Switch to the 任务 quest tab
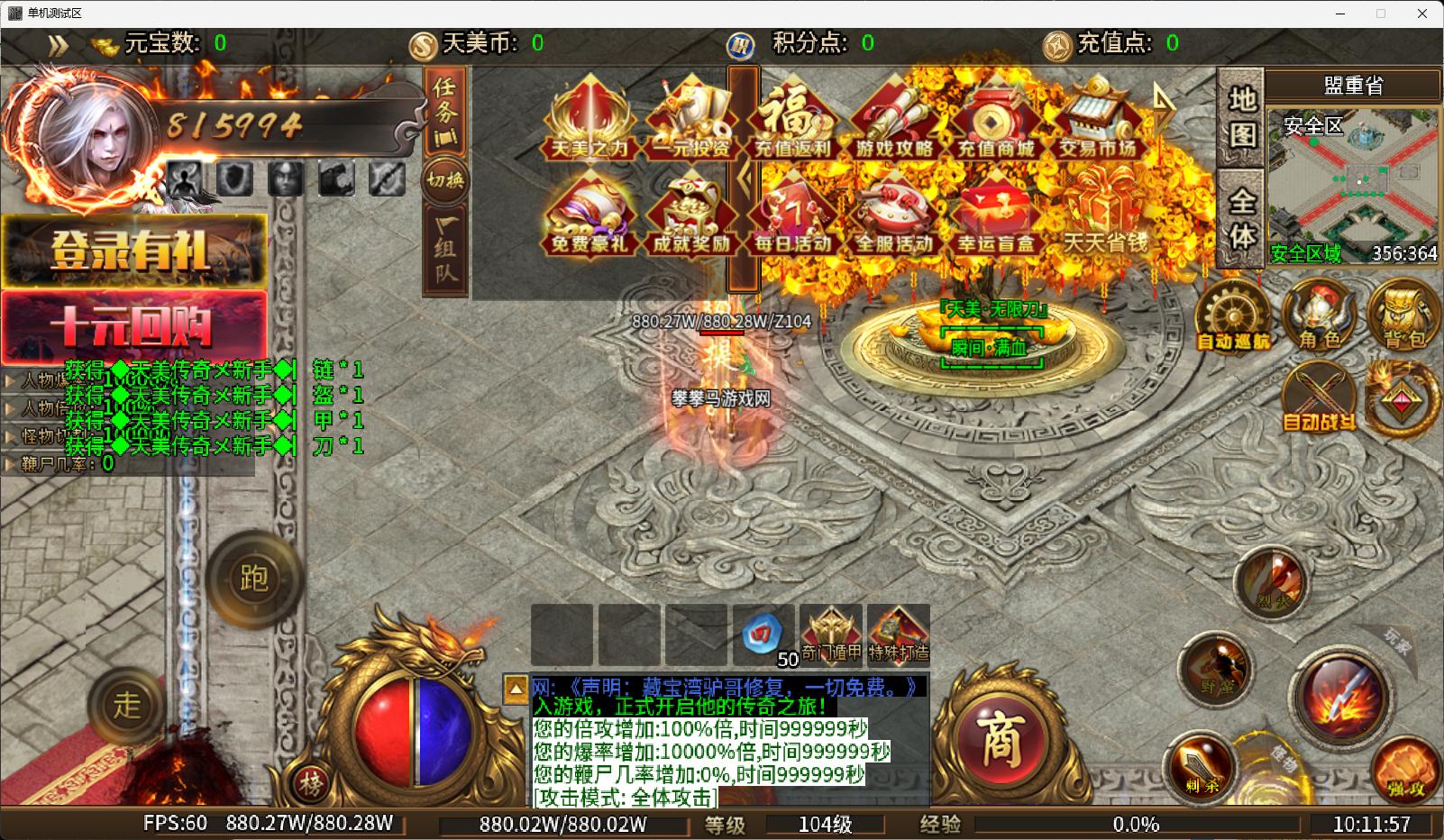The image size is (1444, 840). point(445,112)
